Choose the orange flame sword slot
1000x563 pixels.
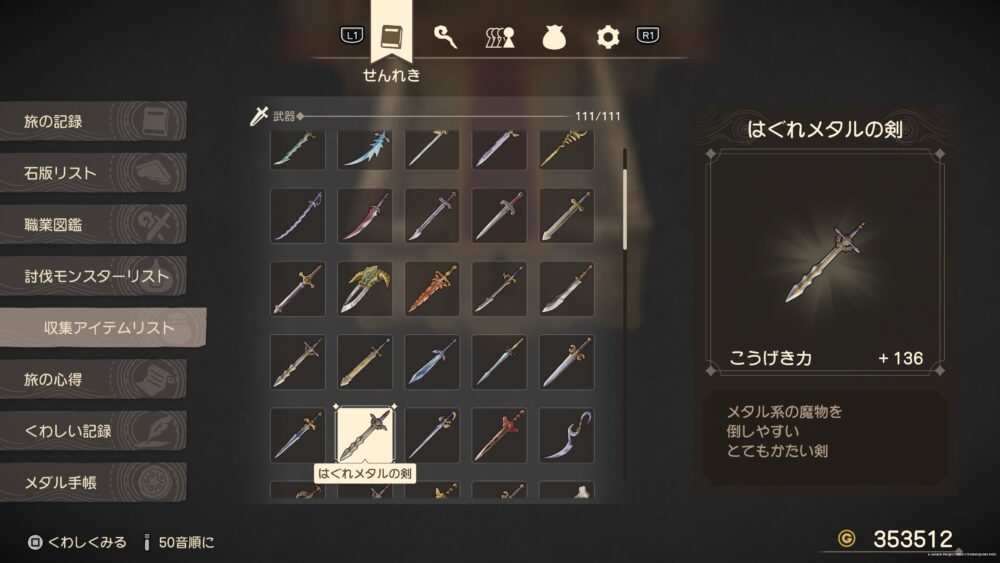tap(432, 289)
